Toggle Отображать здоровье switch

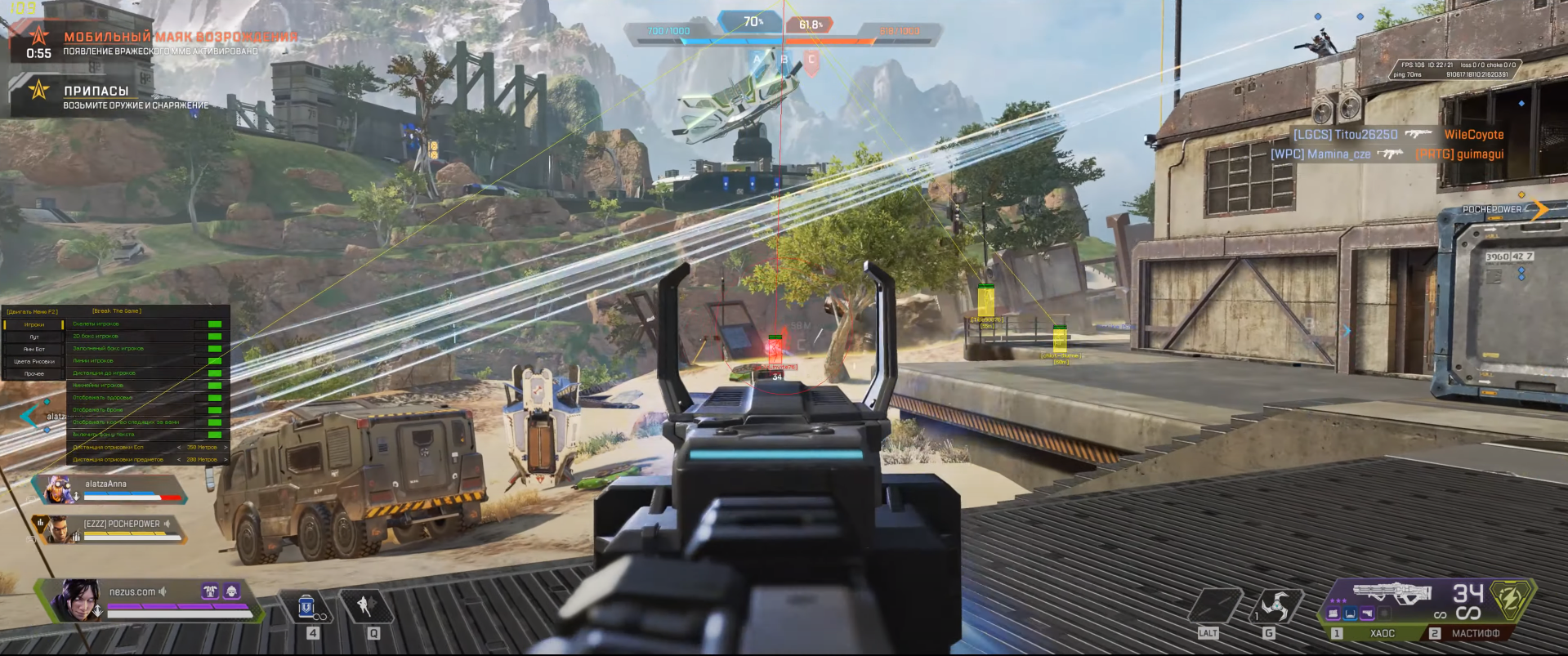click(215, 398)
